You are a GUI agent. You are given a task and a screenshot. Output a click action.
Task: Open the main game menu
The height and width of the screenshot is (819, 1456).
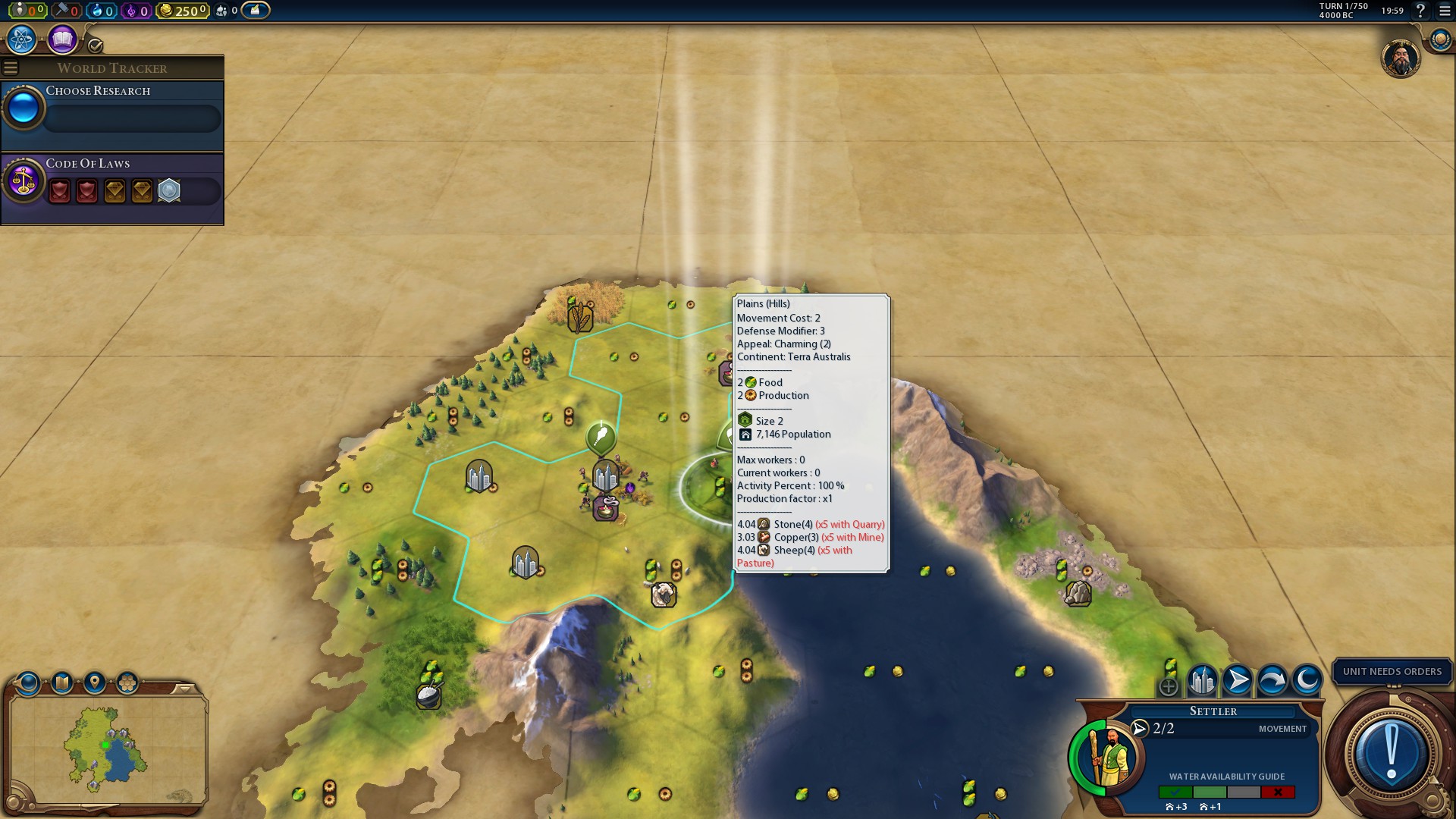pos(1444,11)
